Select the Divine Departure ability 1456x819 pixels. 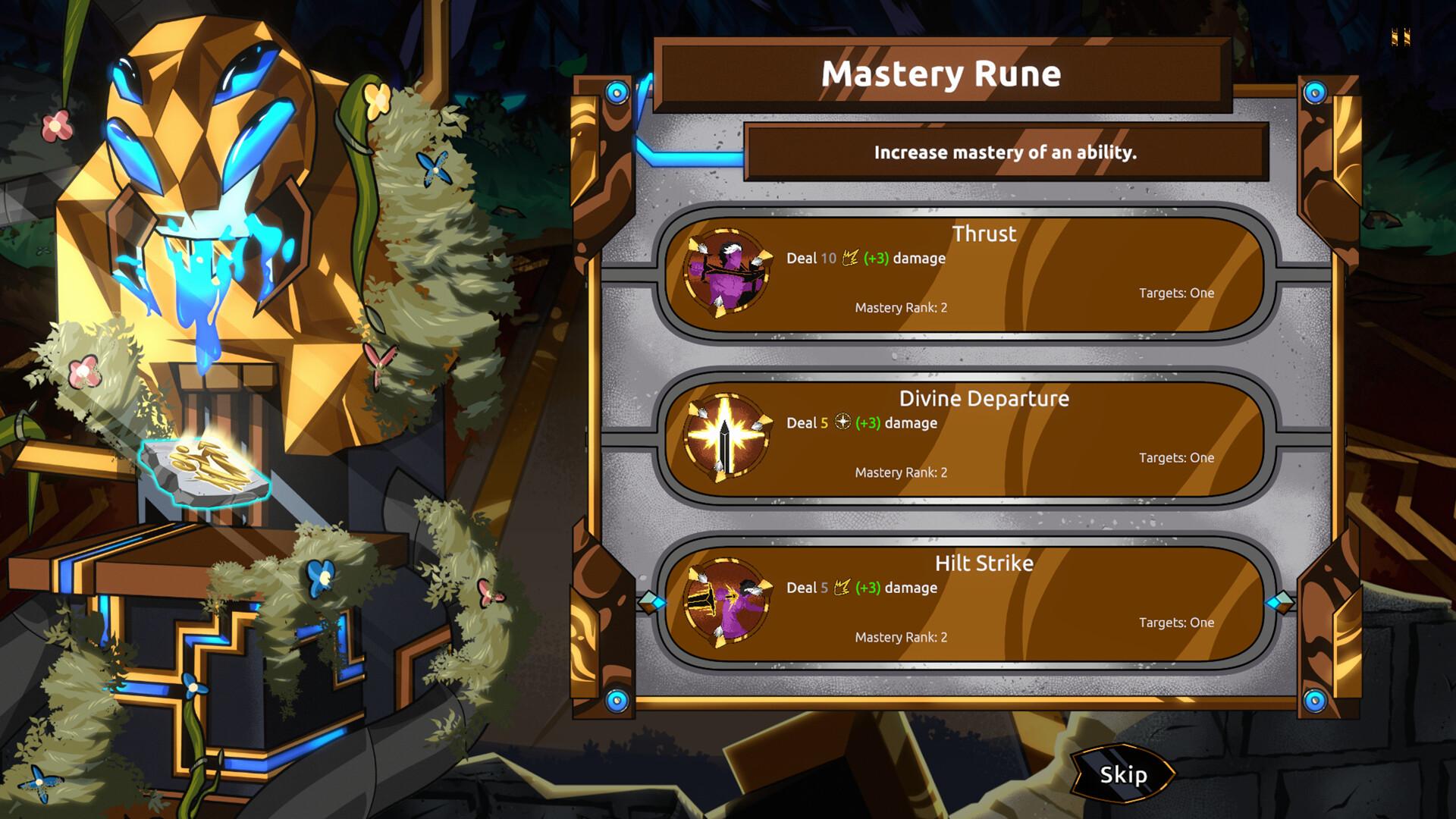965,438
